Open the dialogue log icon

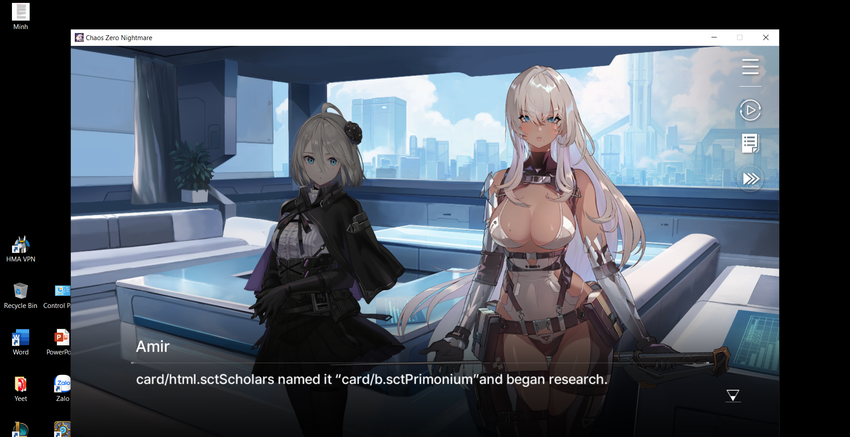pos(750,144)
